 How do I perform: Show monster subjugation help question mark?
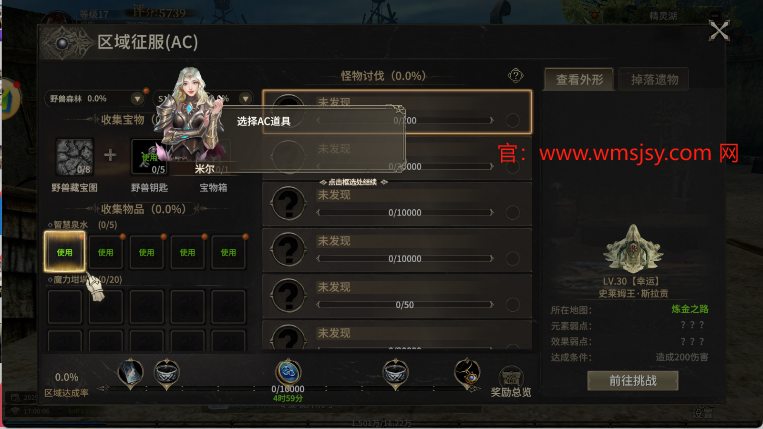(x=516, y=75)
